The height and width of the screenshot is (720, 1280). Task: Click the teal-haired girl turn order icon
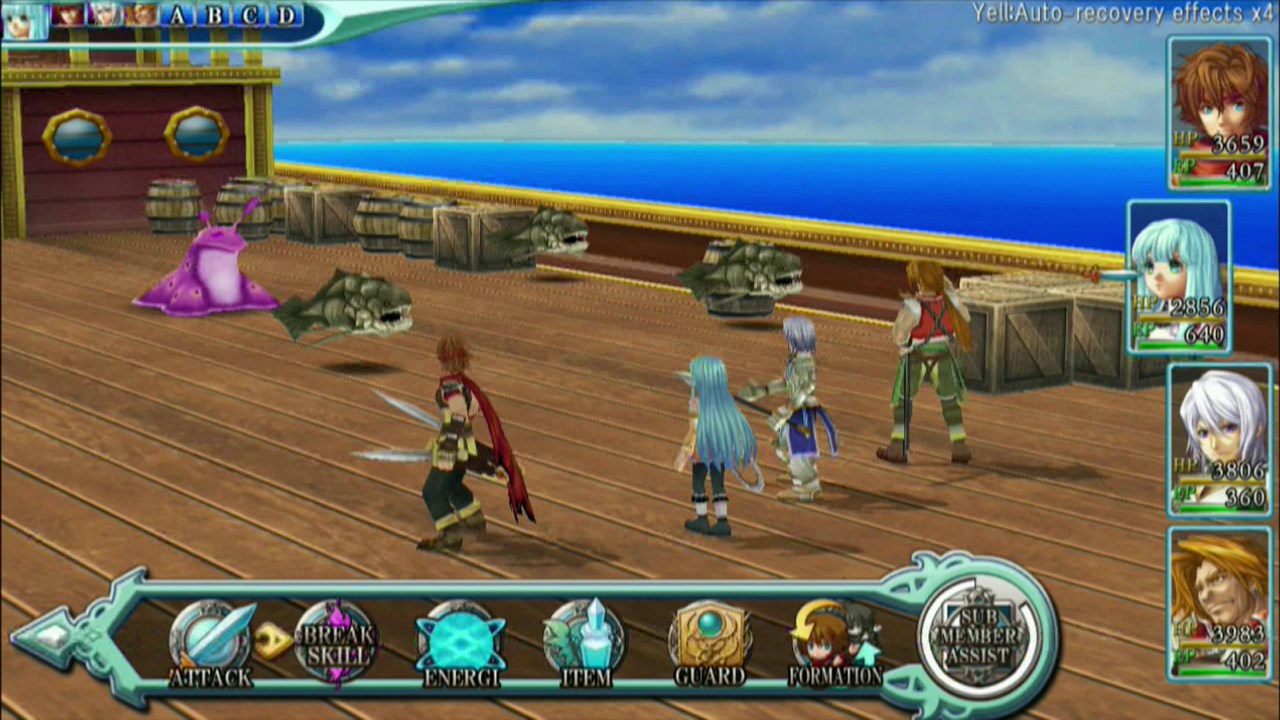click(x=23, y=20)
